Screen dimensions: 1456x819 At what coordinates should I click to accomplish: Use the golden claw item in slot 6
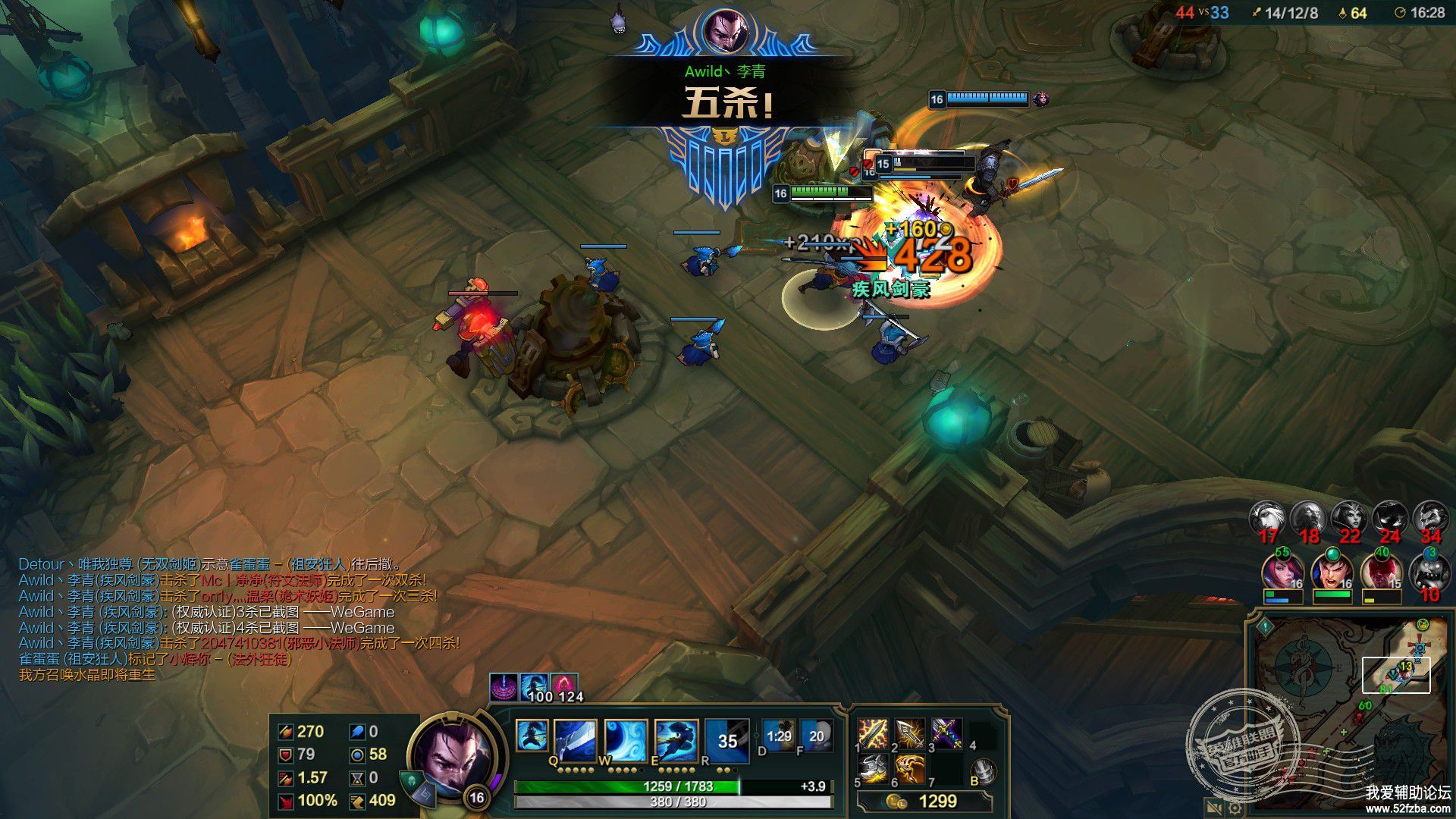[910, 770]
